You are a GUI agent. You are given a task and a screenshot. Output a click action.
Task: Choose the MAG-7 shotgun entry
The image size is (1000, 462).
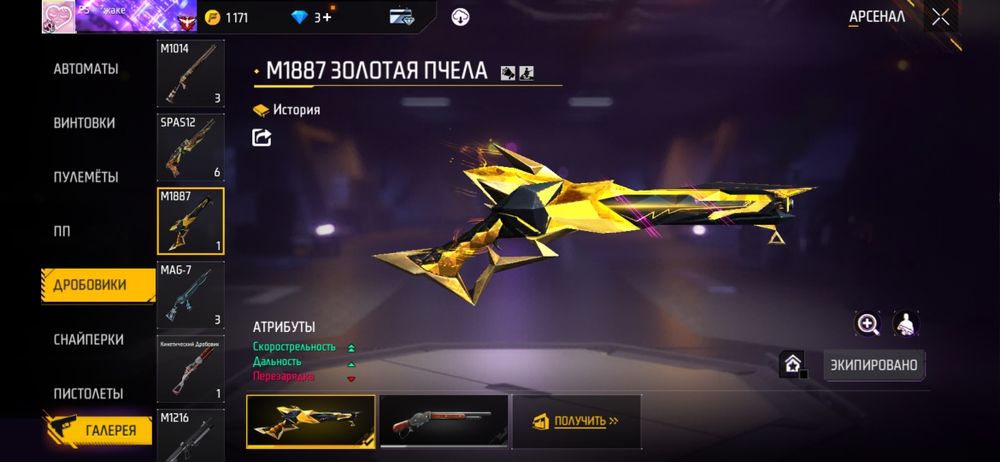point(190,294)
